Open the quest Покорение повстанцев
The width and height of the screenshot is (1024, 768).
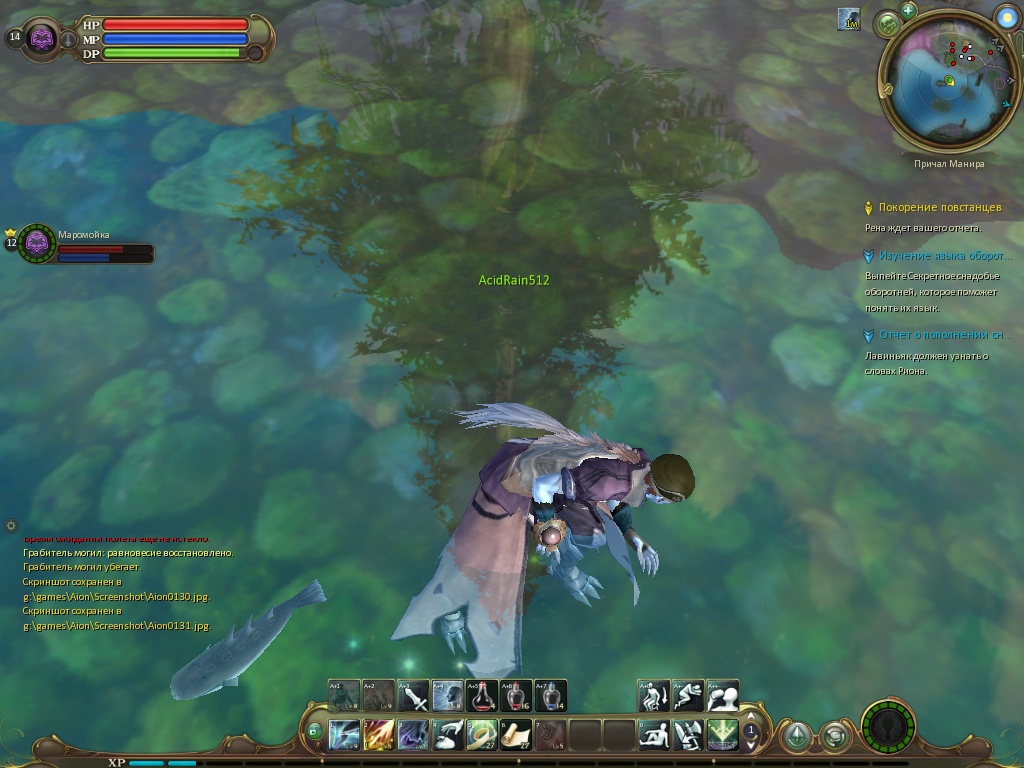(x=939, y=208)
